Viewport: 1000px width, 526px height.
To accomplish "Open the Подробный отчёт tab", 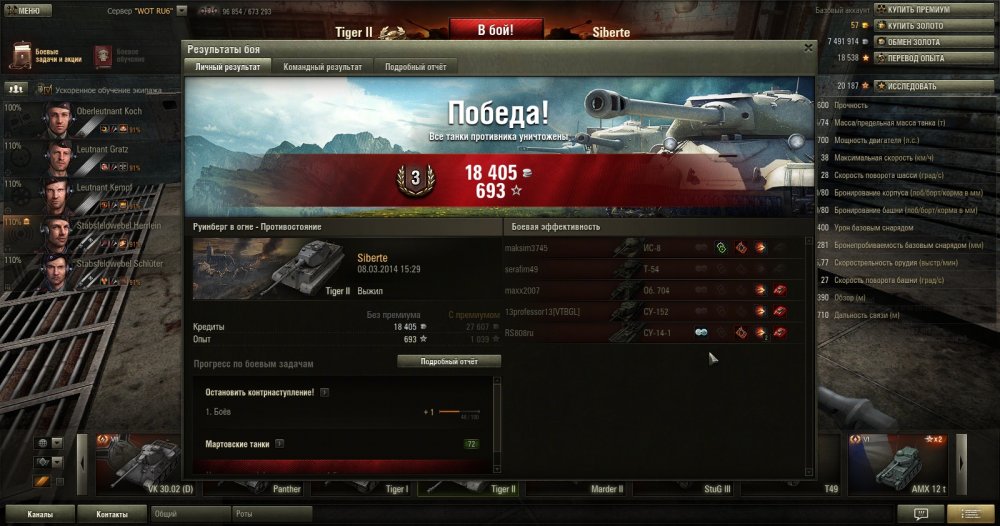I will pos(416,66).
